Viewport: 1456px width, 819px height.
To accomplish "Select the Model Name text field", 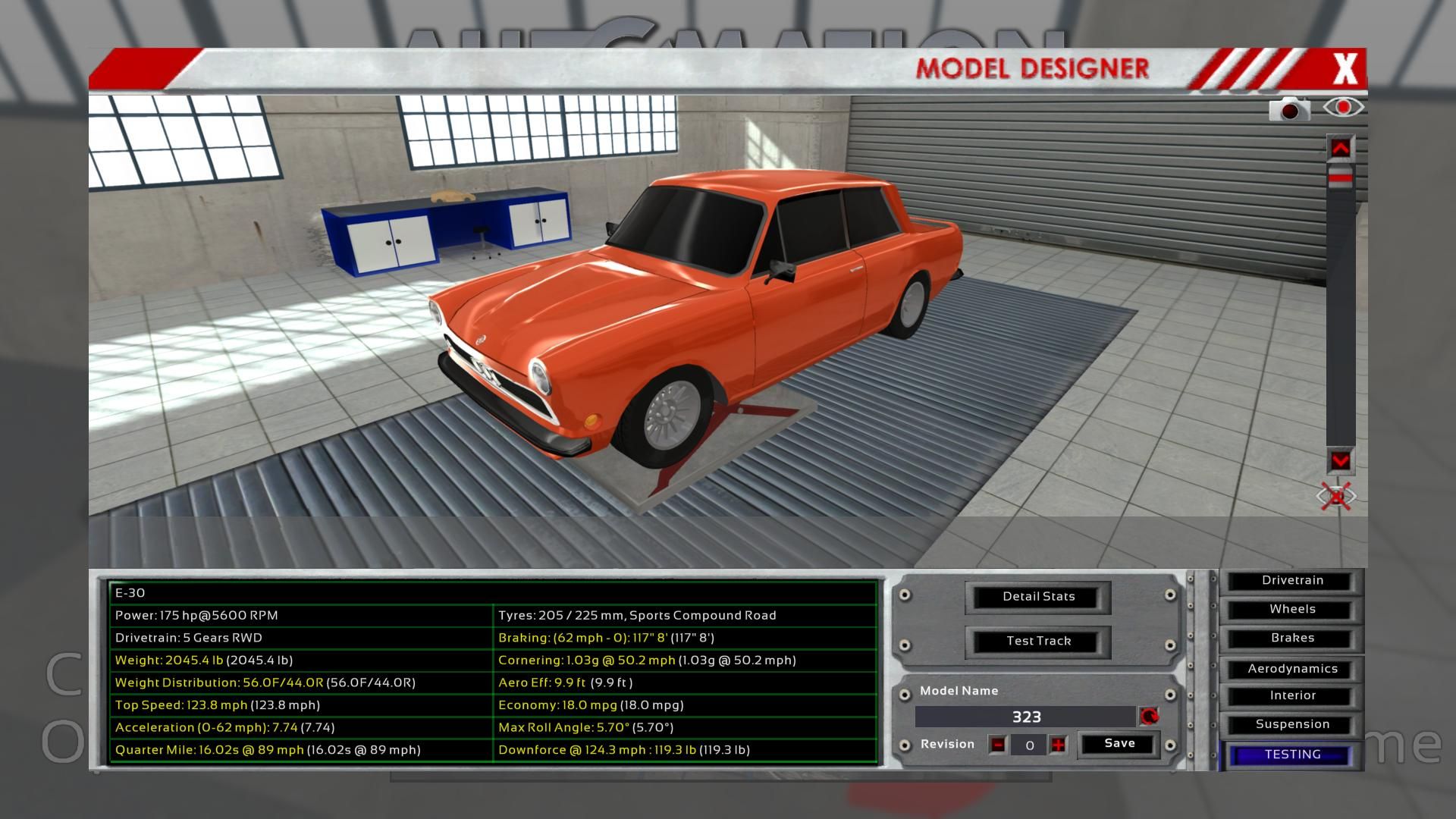I will pos(1025,717).
